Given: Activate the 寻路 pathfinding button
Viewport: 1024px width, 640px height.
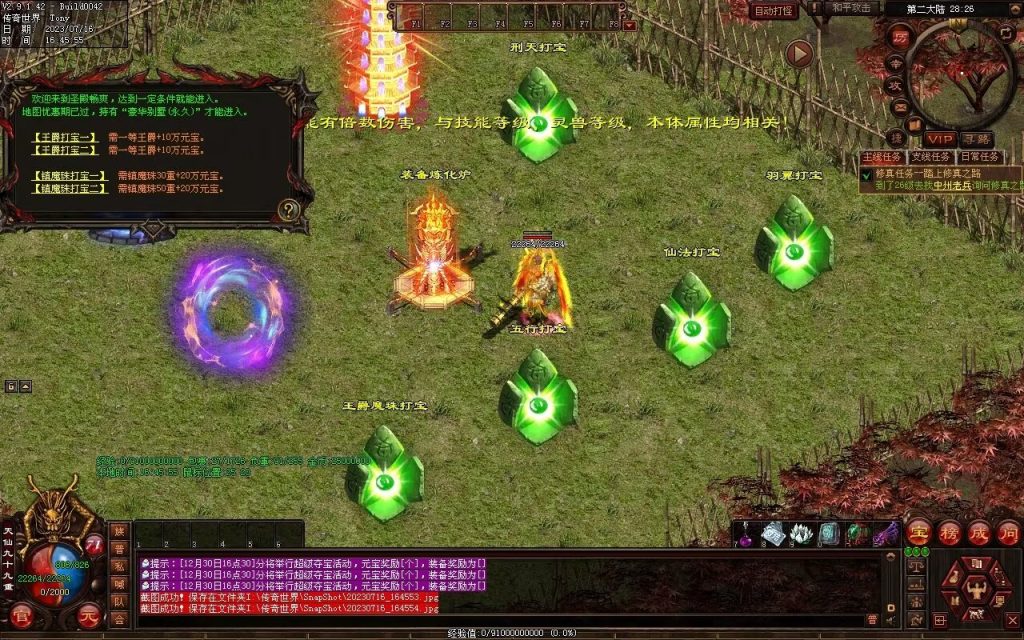Looking at the screenshot, I should (976, 138).
